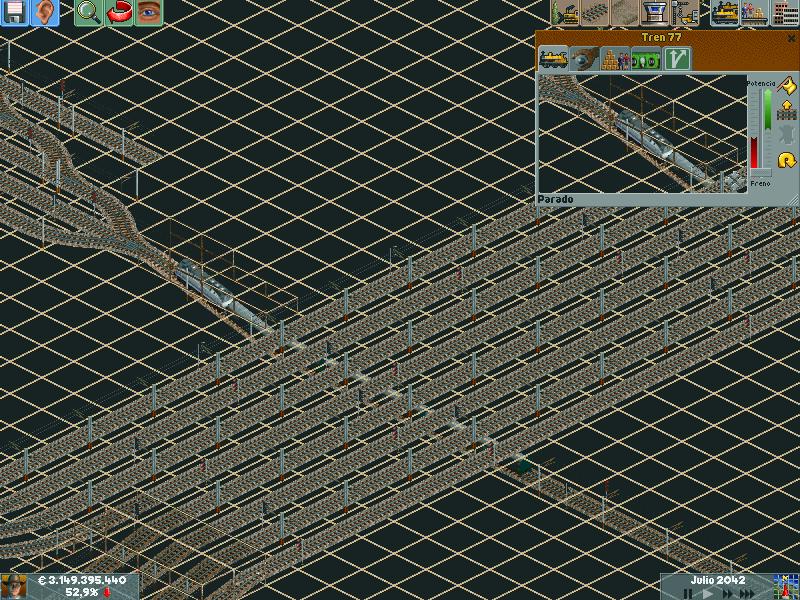Image resolution: width=800 pixels, height=600 pixels.
Task: Open the crane build vehicles menu
Action: tap(686, 13)
